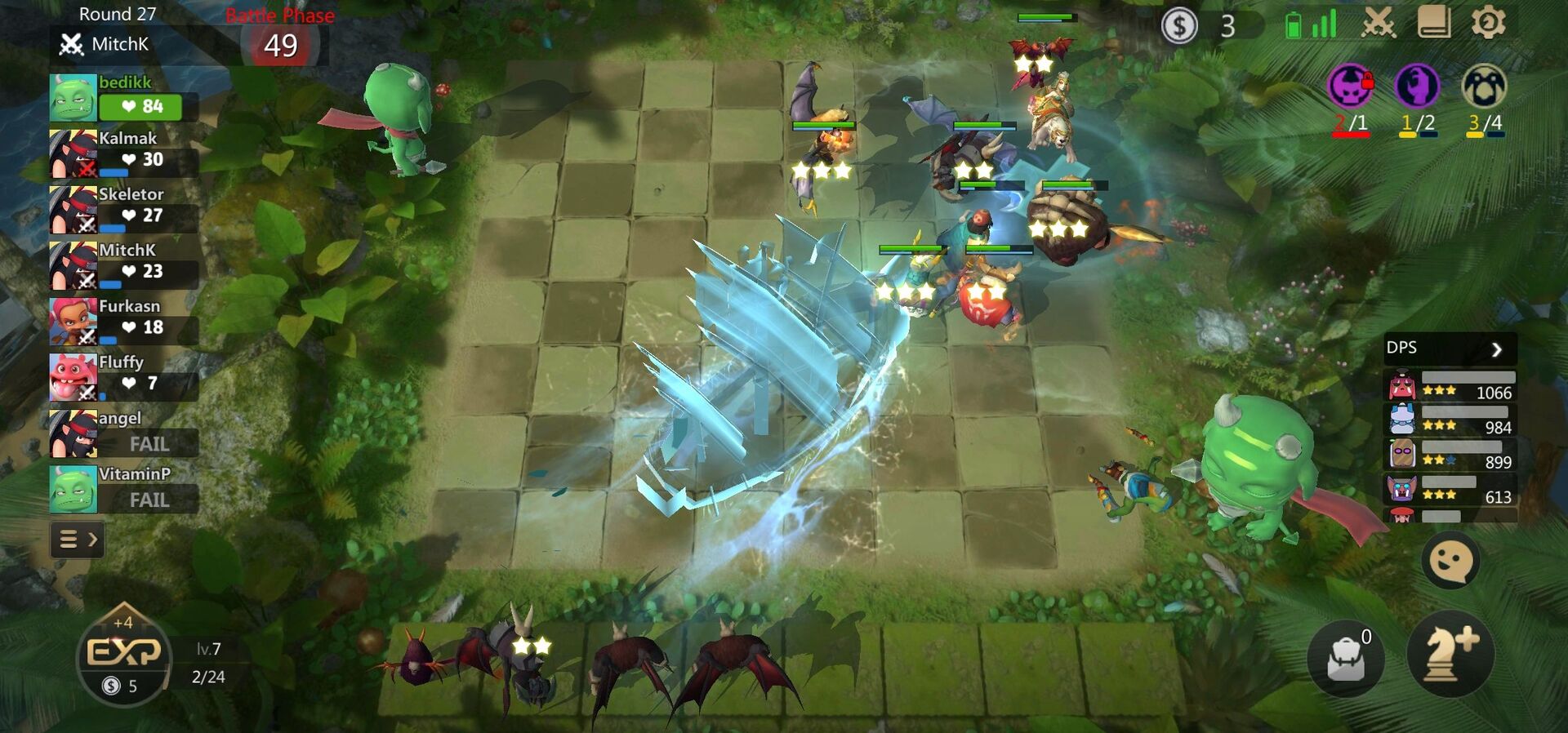Click bedikk's green health bar showing 84
Viewport: 1568px width, 733px height.
click(x=140, y=106)
